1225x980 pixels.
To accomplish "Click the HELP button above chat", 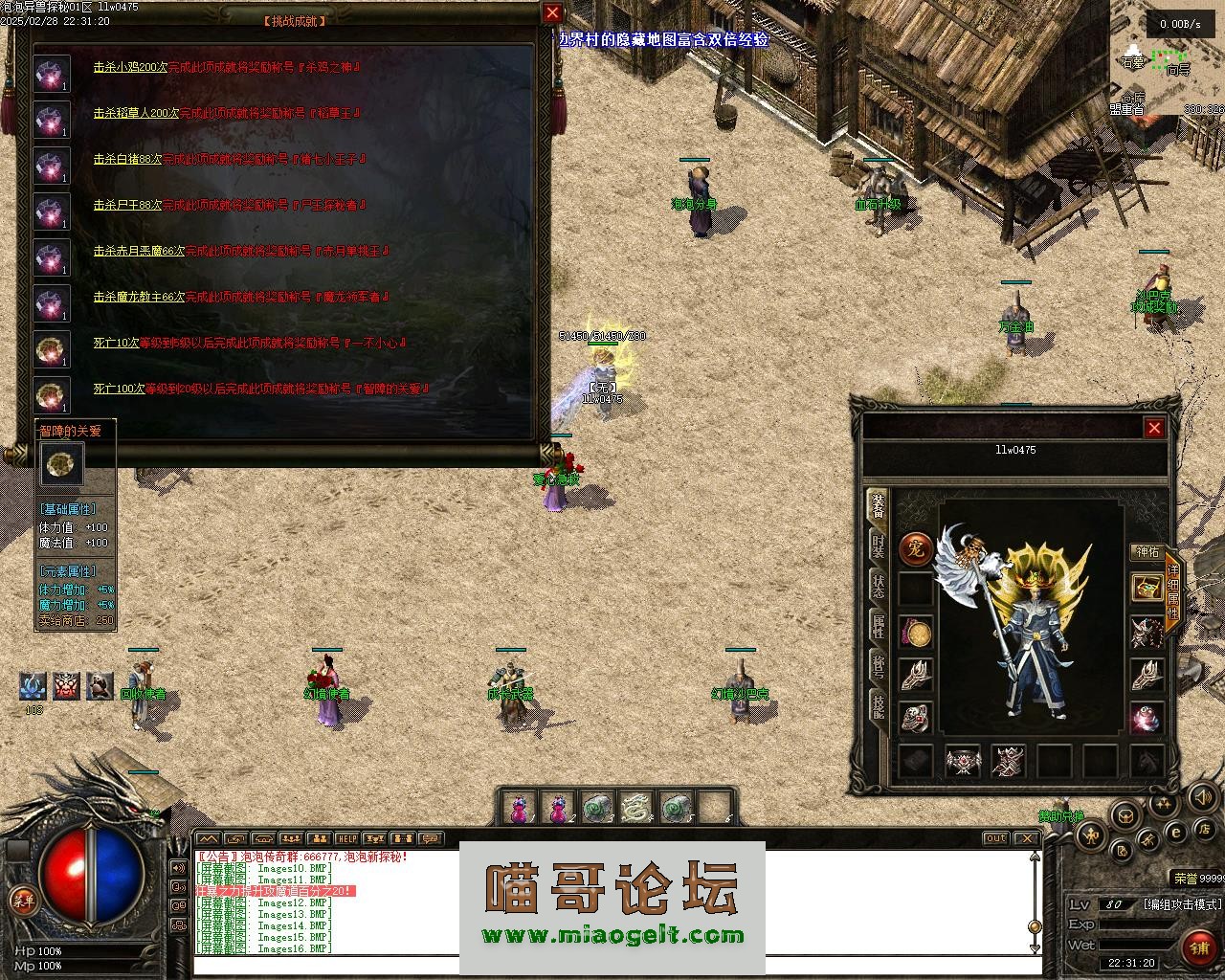I will point(346,838).
